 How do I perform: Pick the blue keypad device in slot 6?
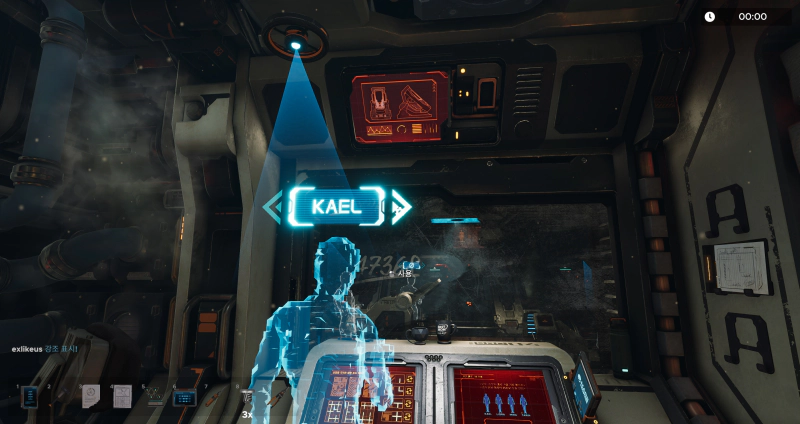pyautogui.click(x=185, y=397)
